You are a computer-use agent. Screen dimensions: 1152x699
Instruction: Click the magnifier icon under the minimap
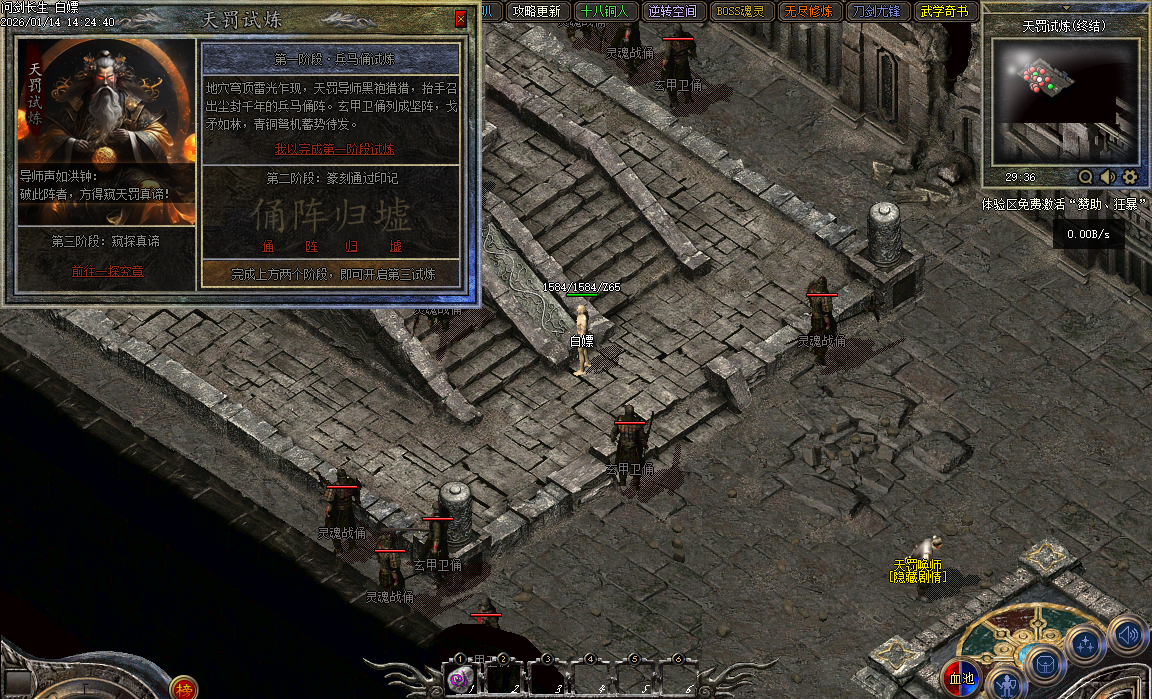(x=1086, y=177)
